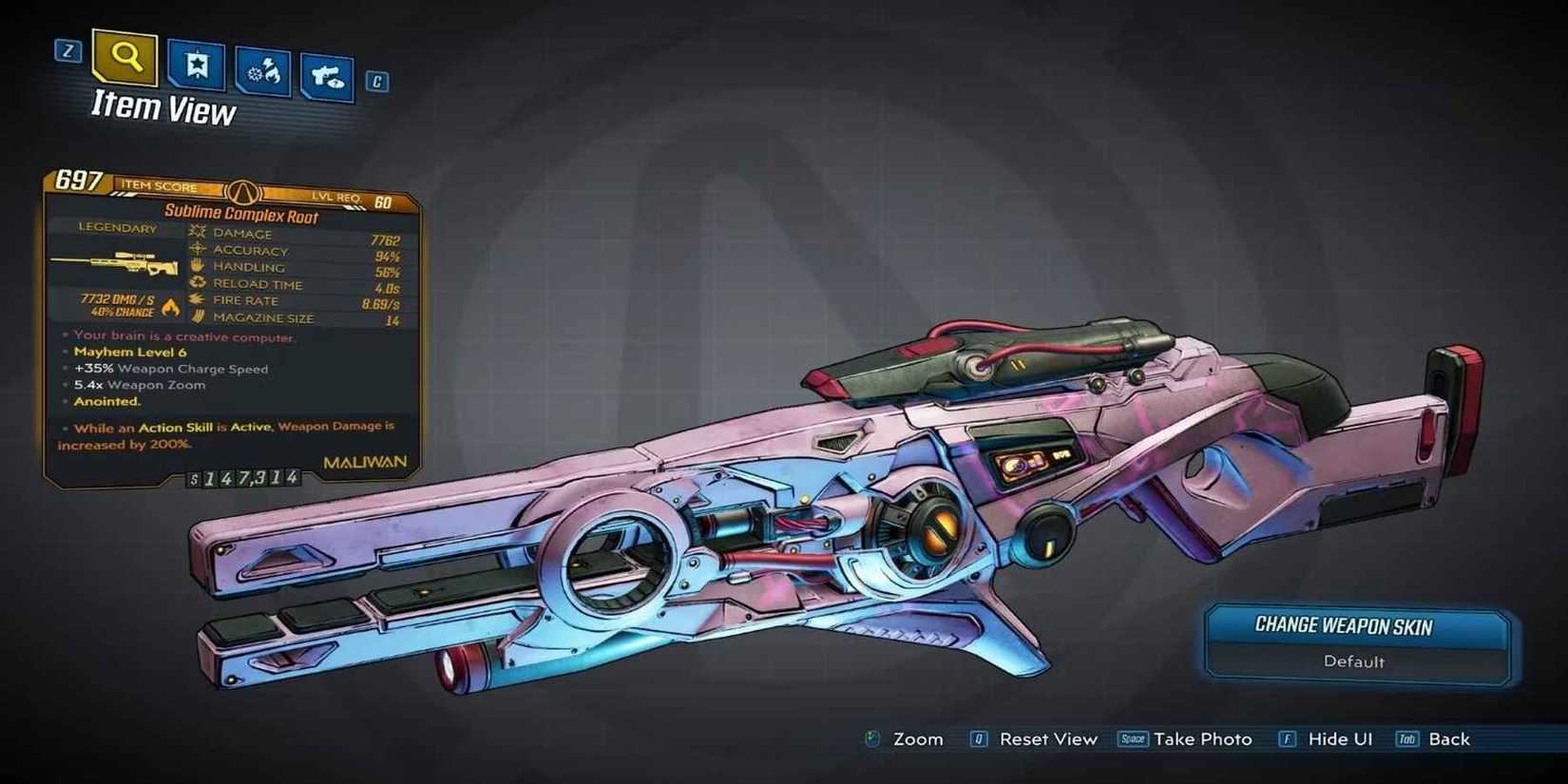The image size is (1568, 784).
Task: Expand the Default skin option
Action: point(1356,662)
